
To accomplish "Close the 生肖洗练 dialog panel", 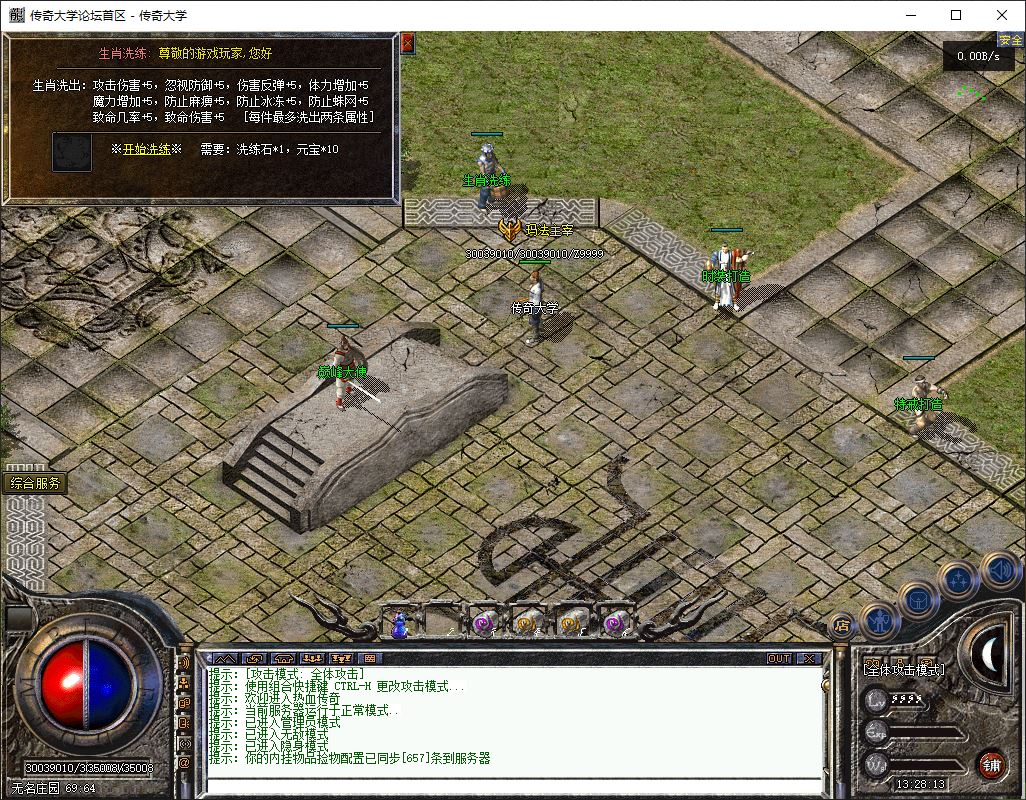I will point(407,43).
